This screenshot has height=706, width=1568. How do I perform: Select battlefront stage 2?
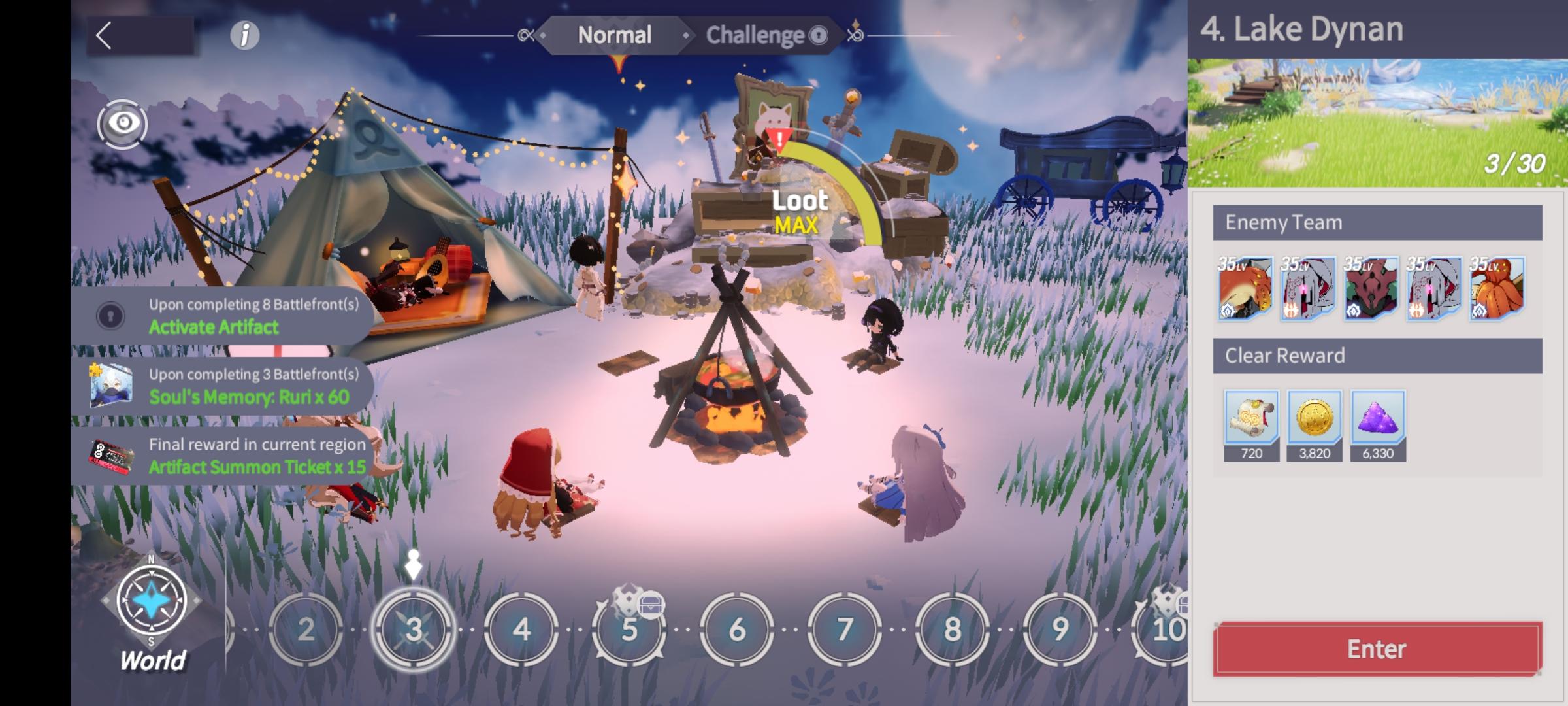coord(306,629)
